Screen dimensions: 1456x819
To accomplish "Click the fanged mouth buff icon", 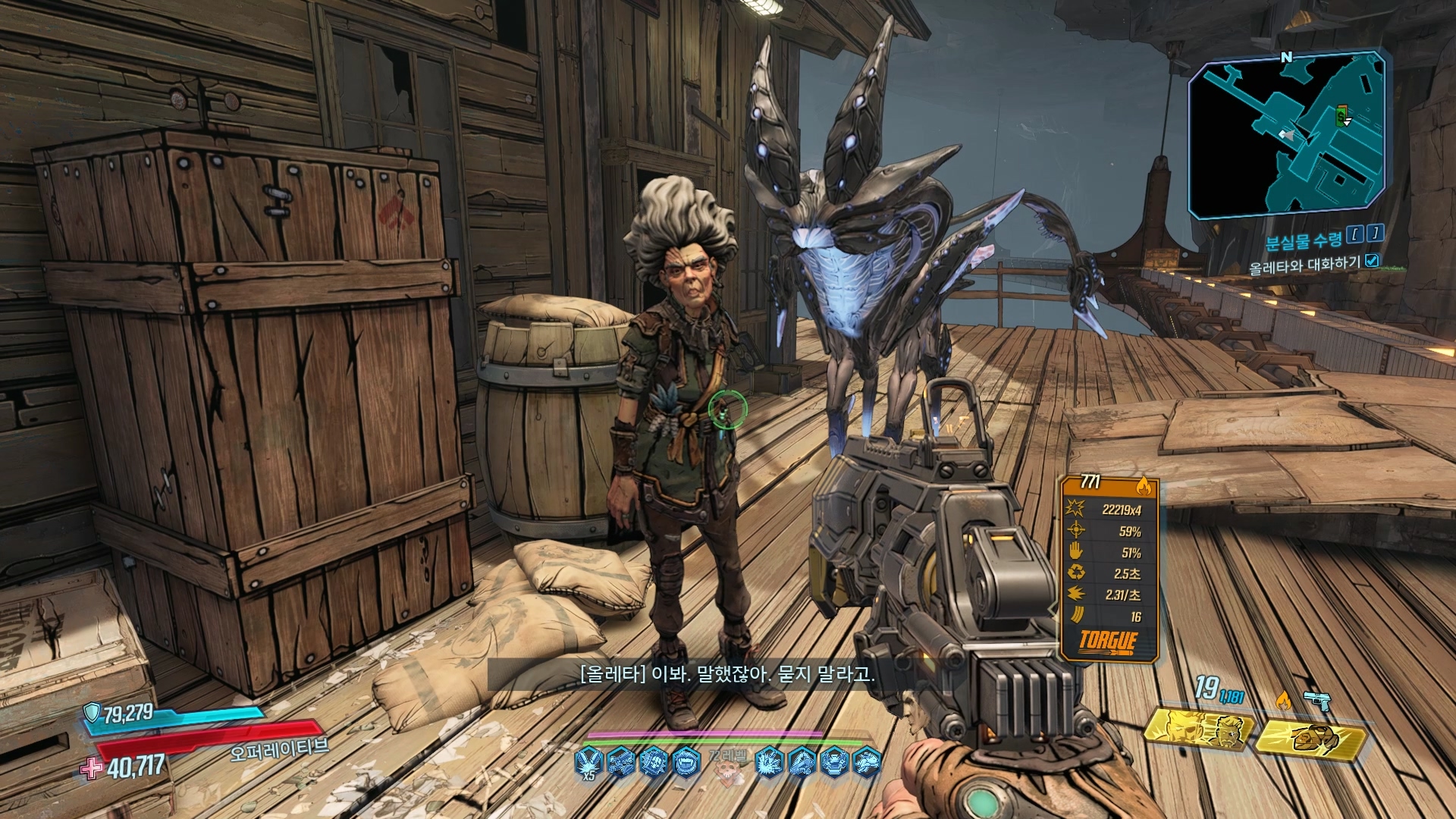I will [686, 759].
